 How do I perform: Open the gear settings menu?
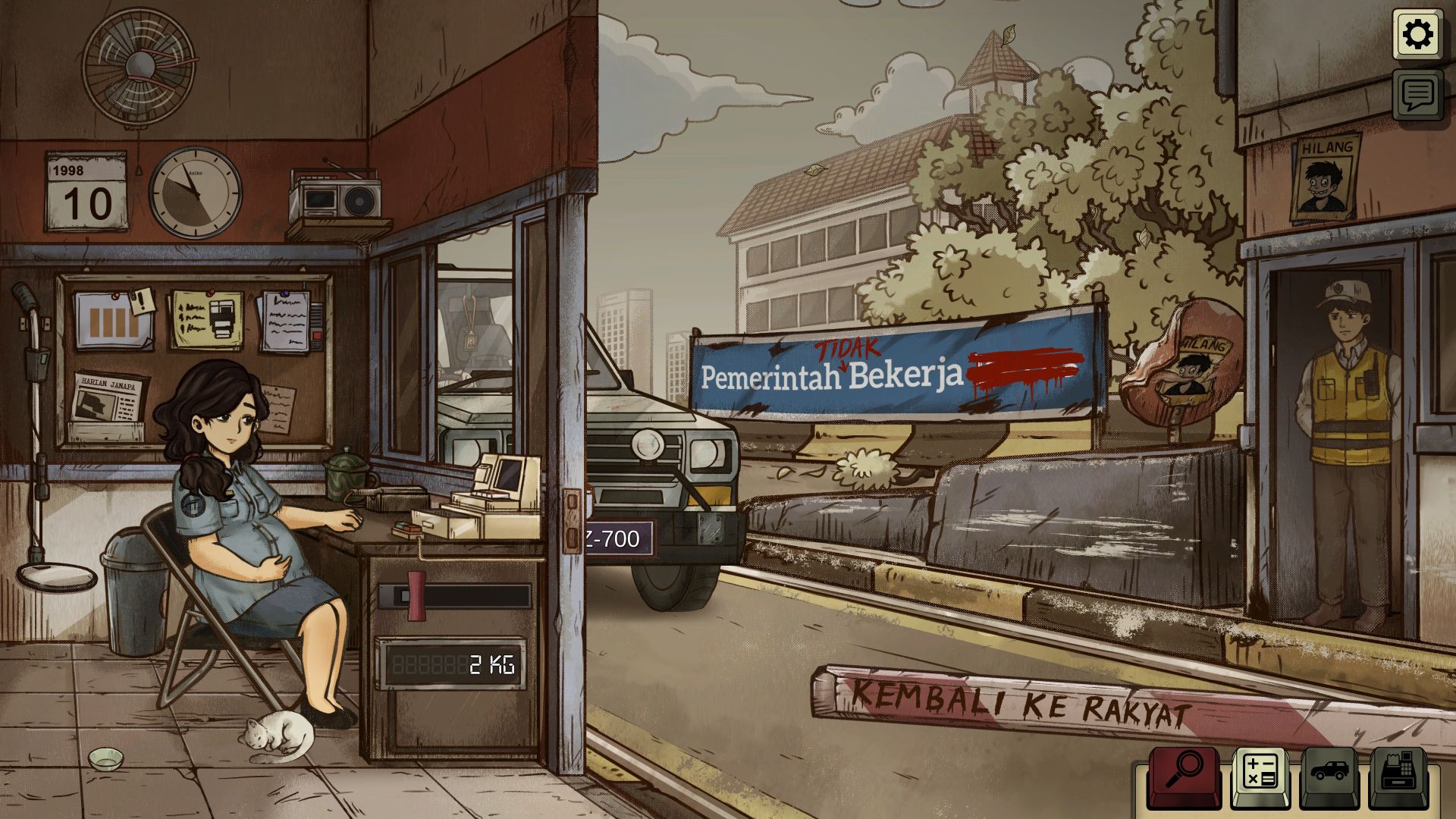point(1417,34)
